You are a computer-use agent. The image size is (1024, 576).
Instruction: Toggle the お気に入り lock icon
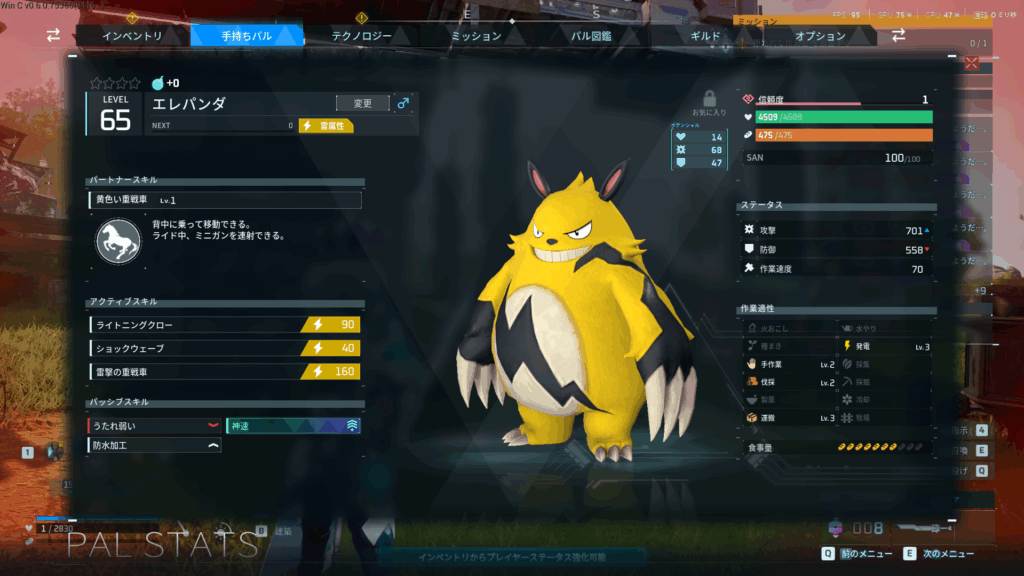pyautogui.click(x=709, y=99)
